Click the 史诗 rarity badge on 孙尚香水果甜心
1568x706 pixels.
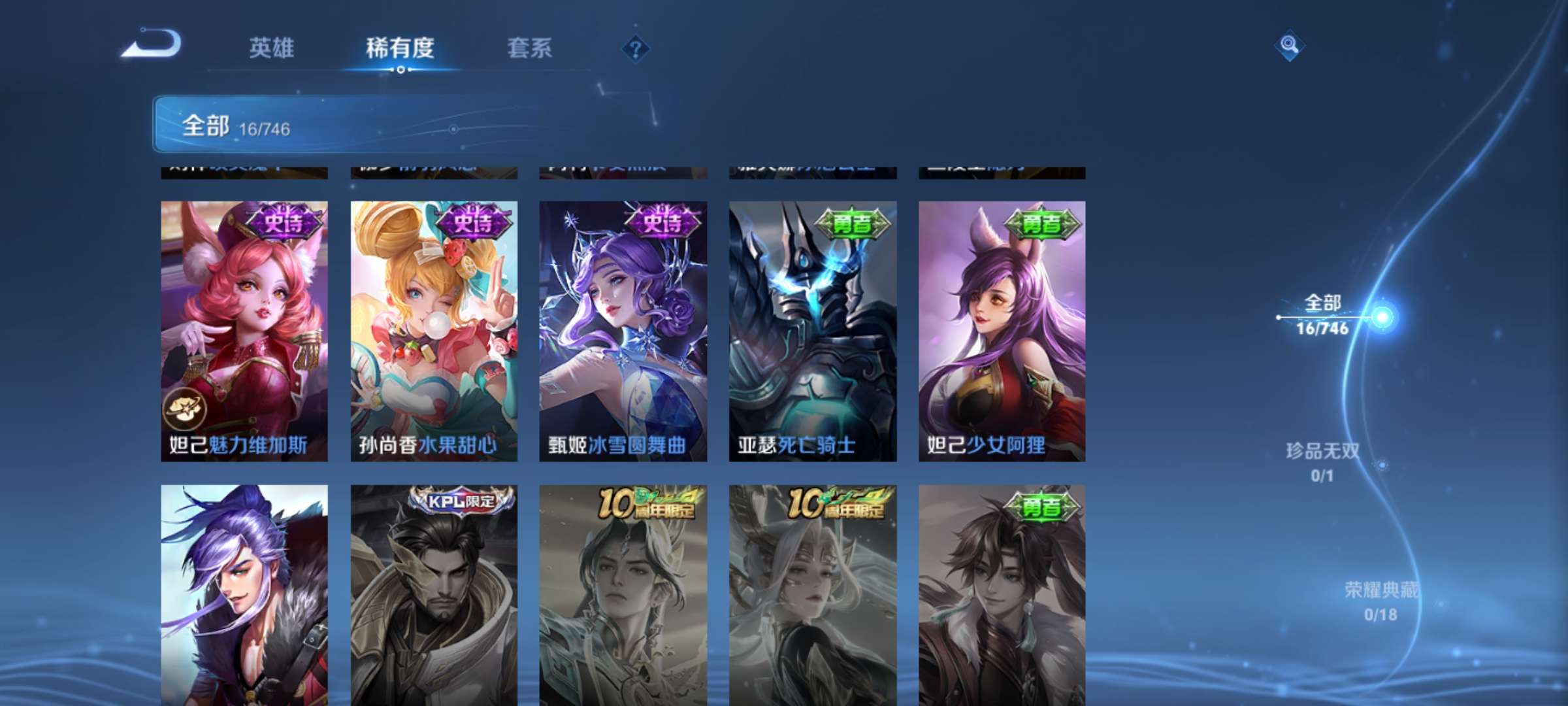pyautogui.click(x=474, y=222)
